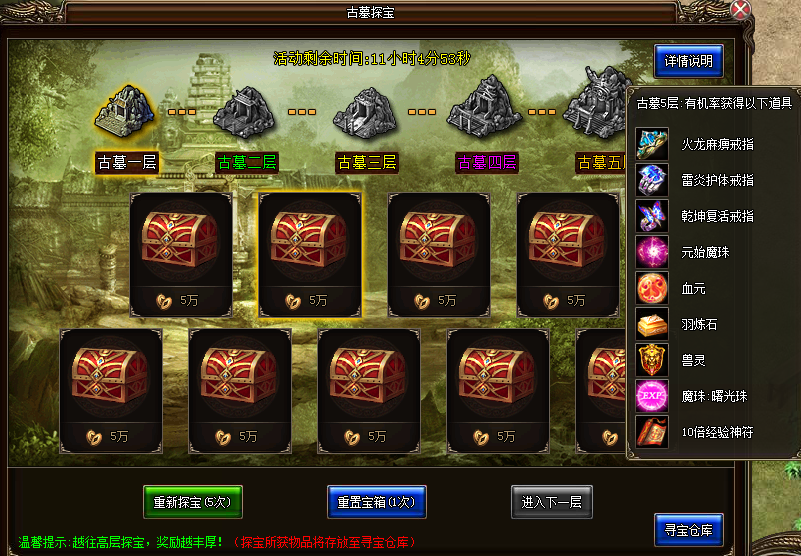
Task: Select the 古墓二层 tomb floor
Action: click(247, 162)
